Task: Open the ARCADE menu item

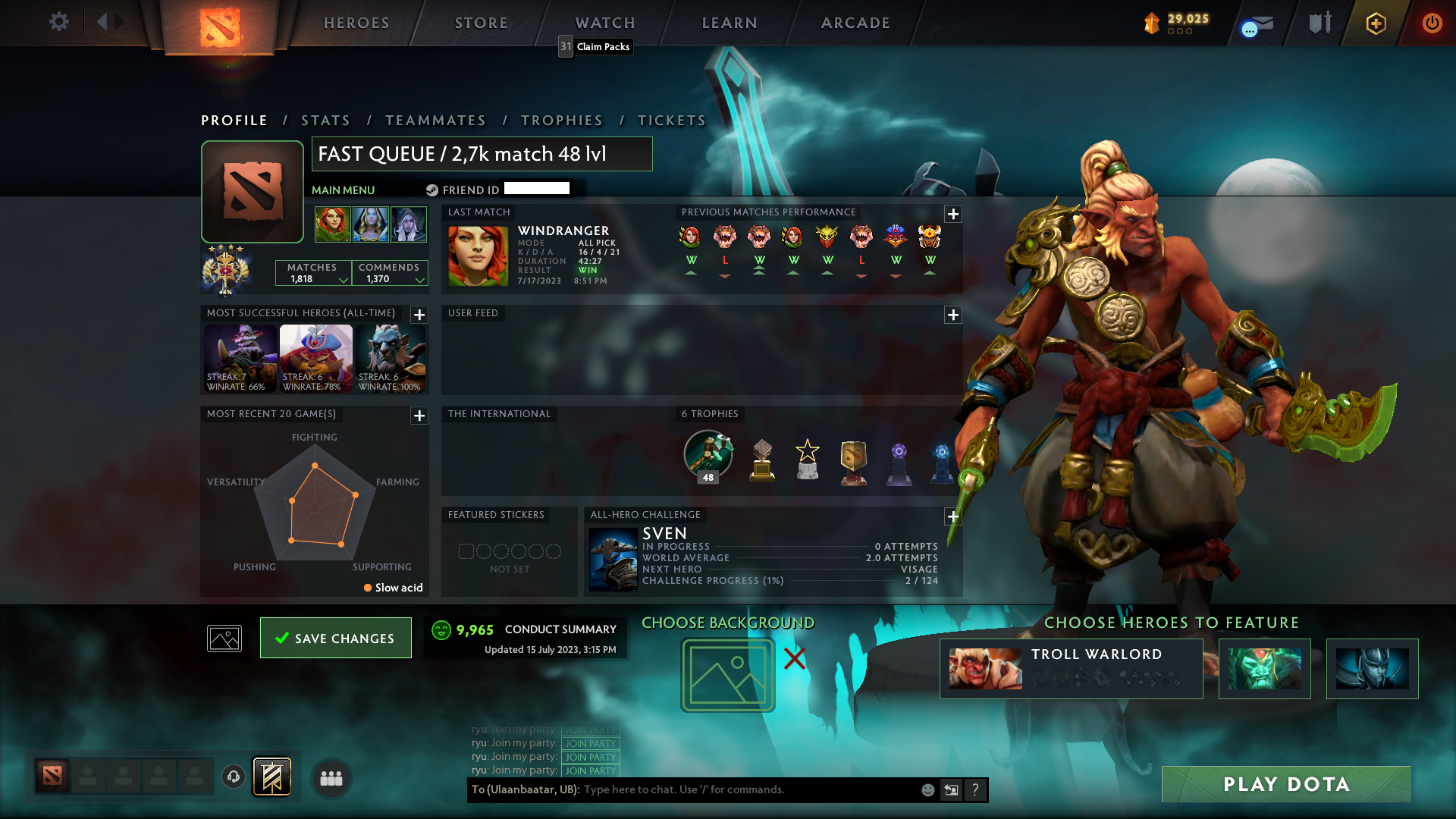Action: 855,23
